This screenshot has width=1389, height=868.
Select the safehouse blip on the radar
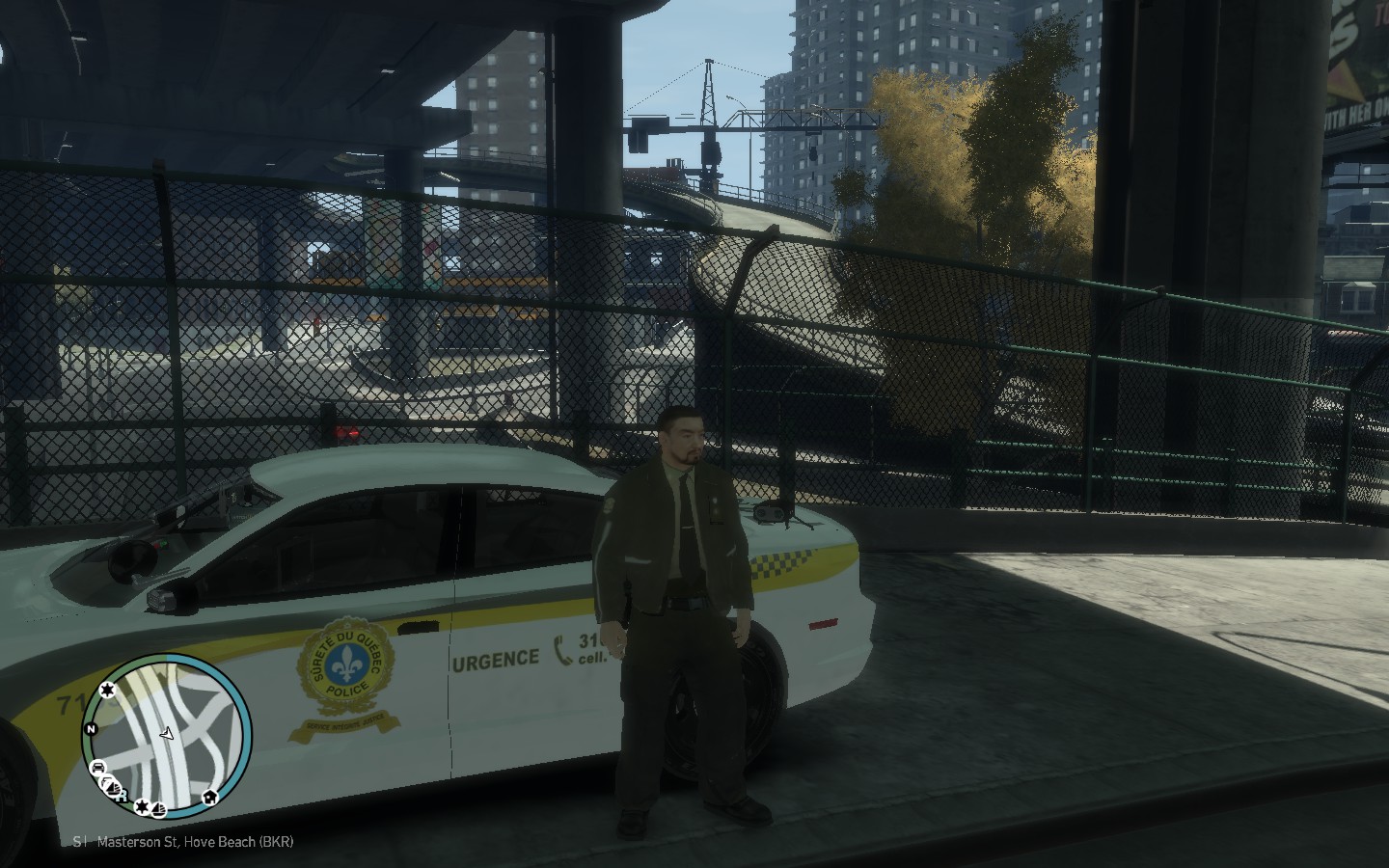tap(209, 798)
